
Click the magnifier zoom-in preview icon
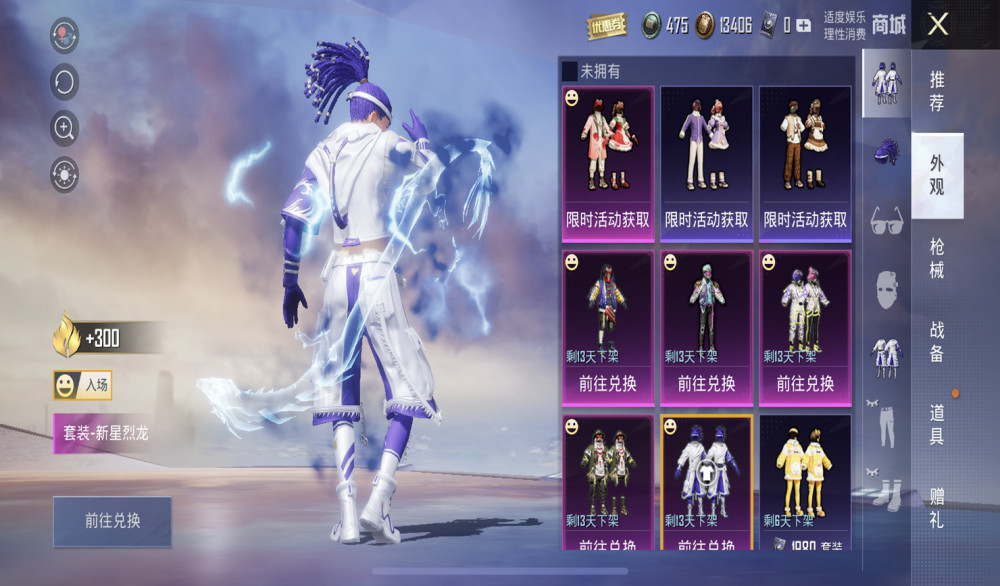point(65,127)
